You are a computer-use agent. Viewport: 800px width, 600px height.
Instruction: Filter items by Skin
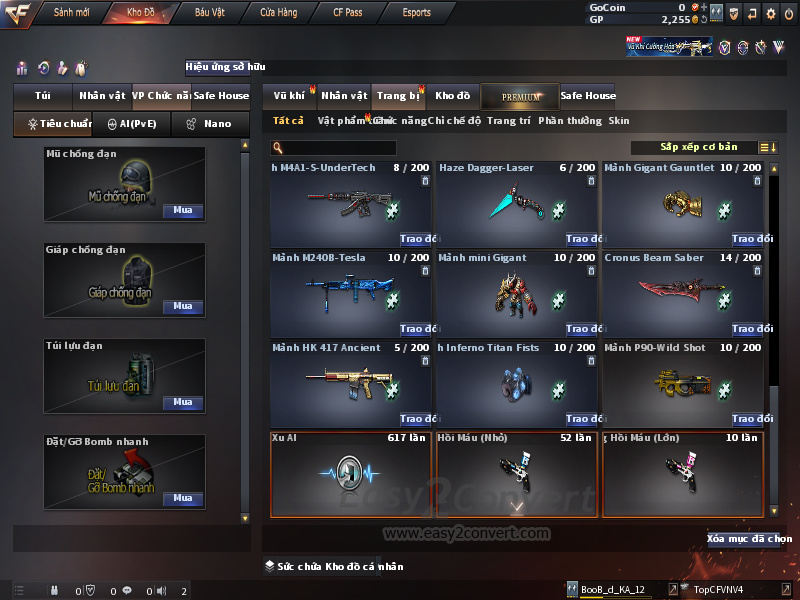coord(619,121)
